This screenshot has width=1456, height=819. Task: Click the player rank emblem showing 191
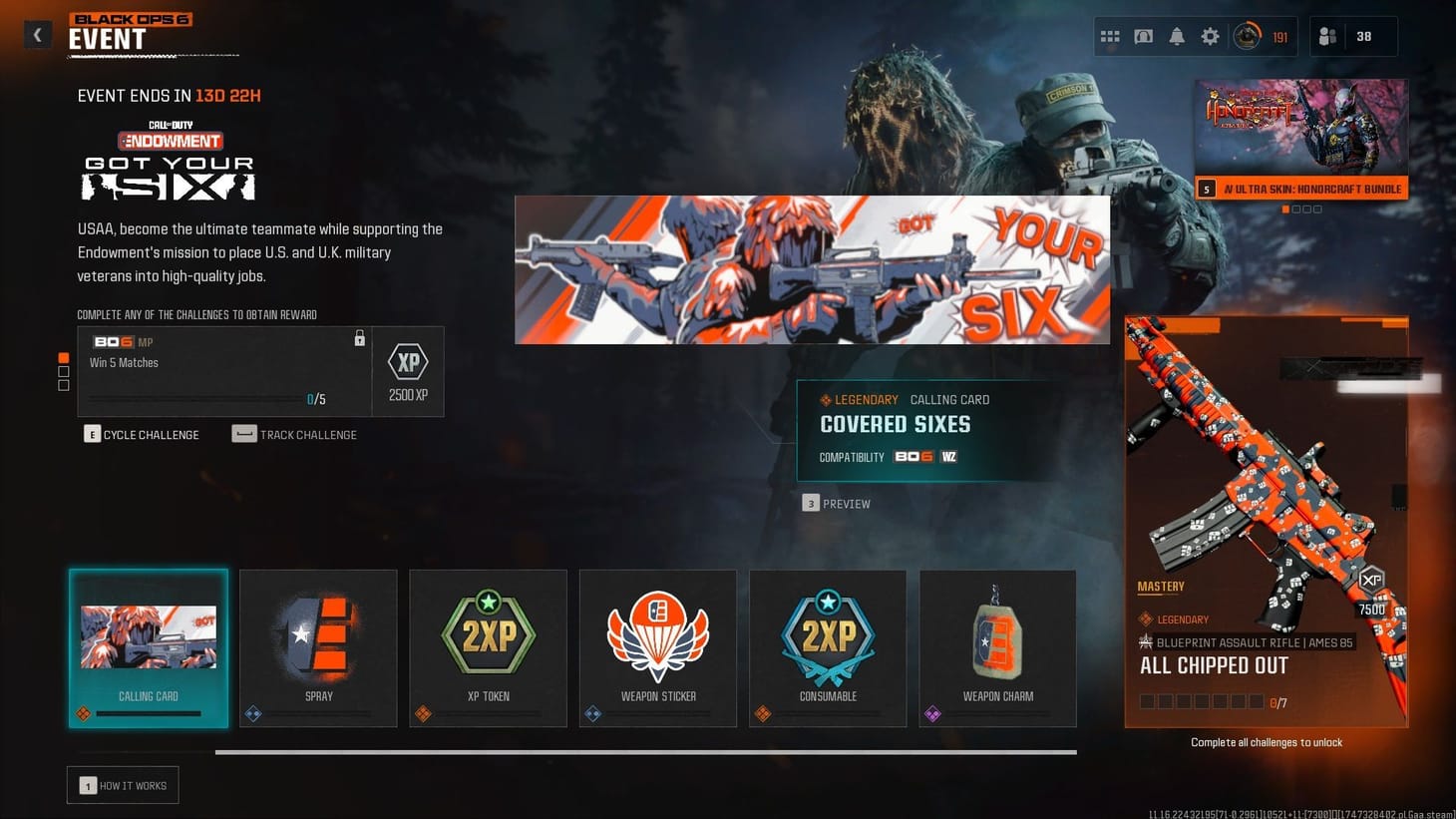1249,36
